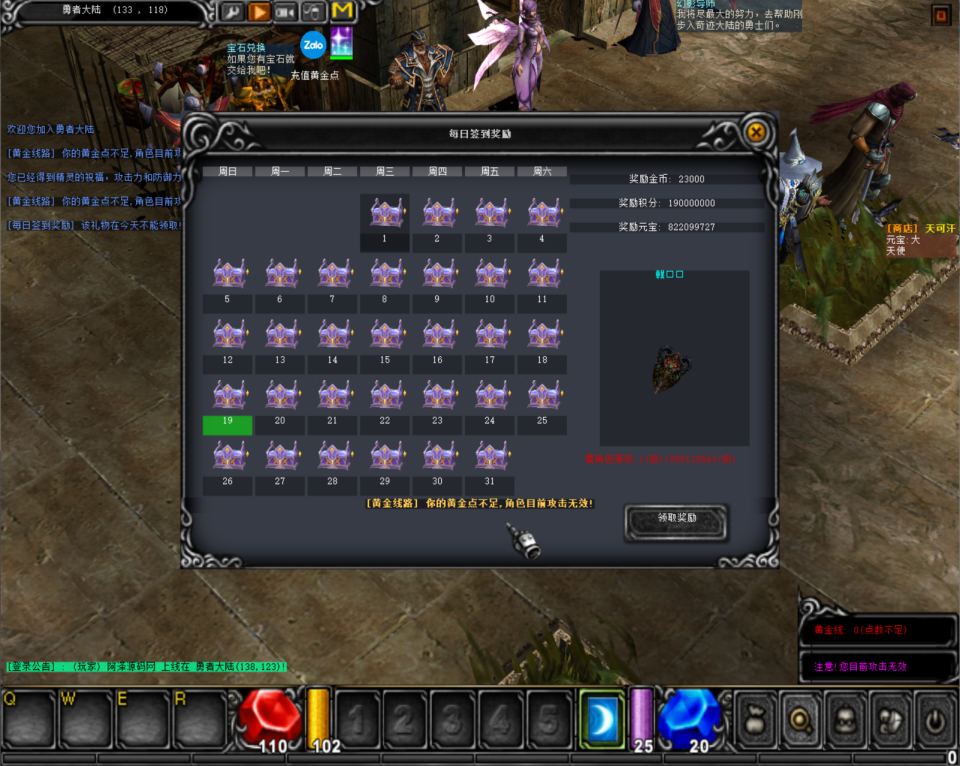Select the day 25 reward chest

542,397
